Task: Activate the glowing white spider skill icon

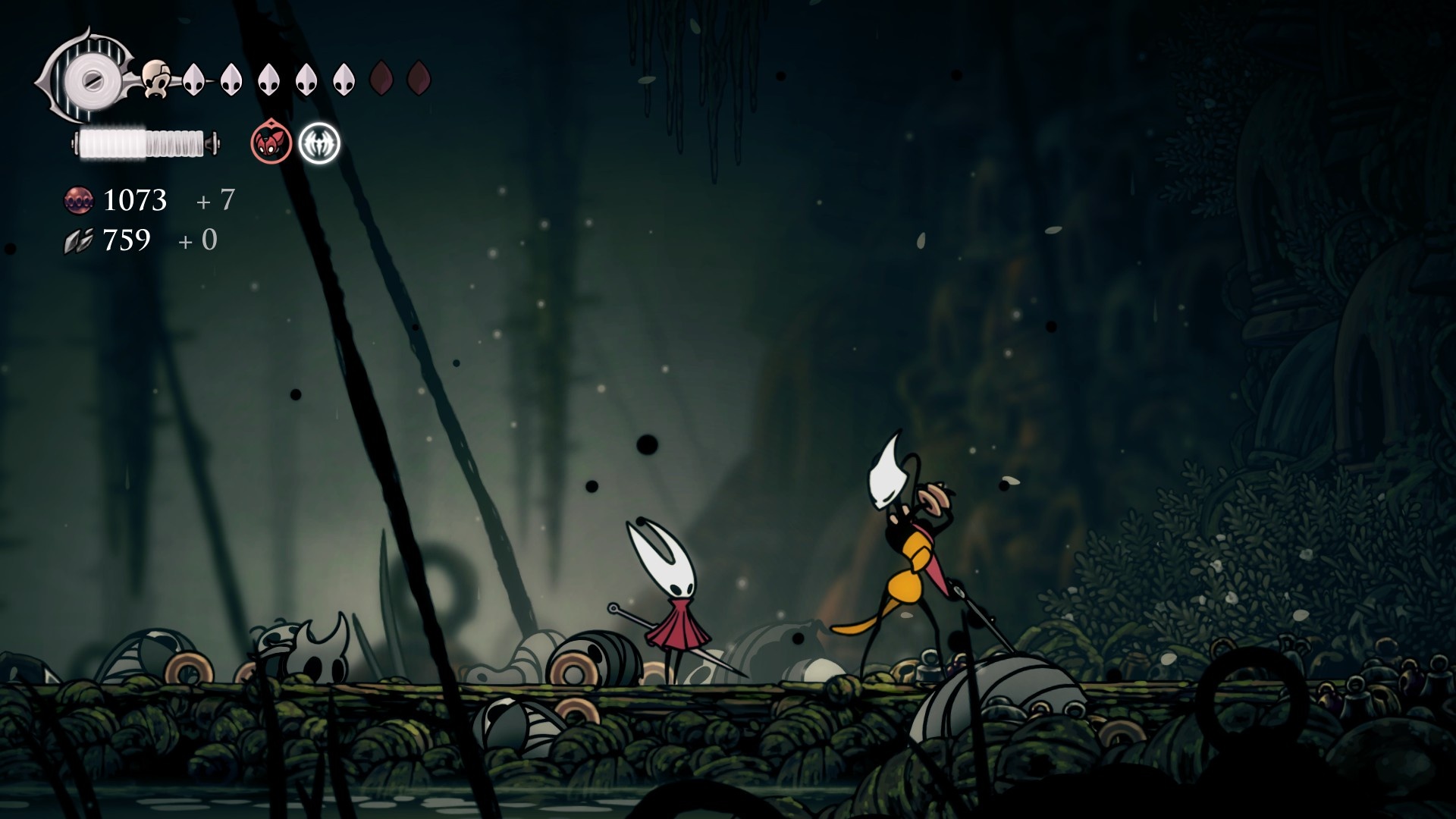Action: pos(319,143)
